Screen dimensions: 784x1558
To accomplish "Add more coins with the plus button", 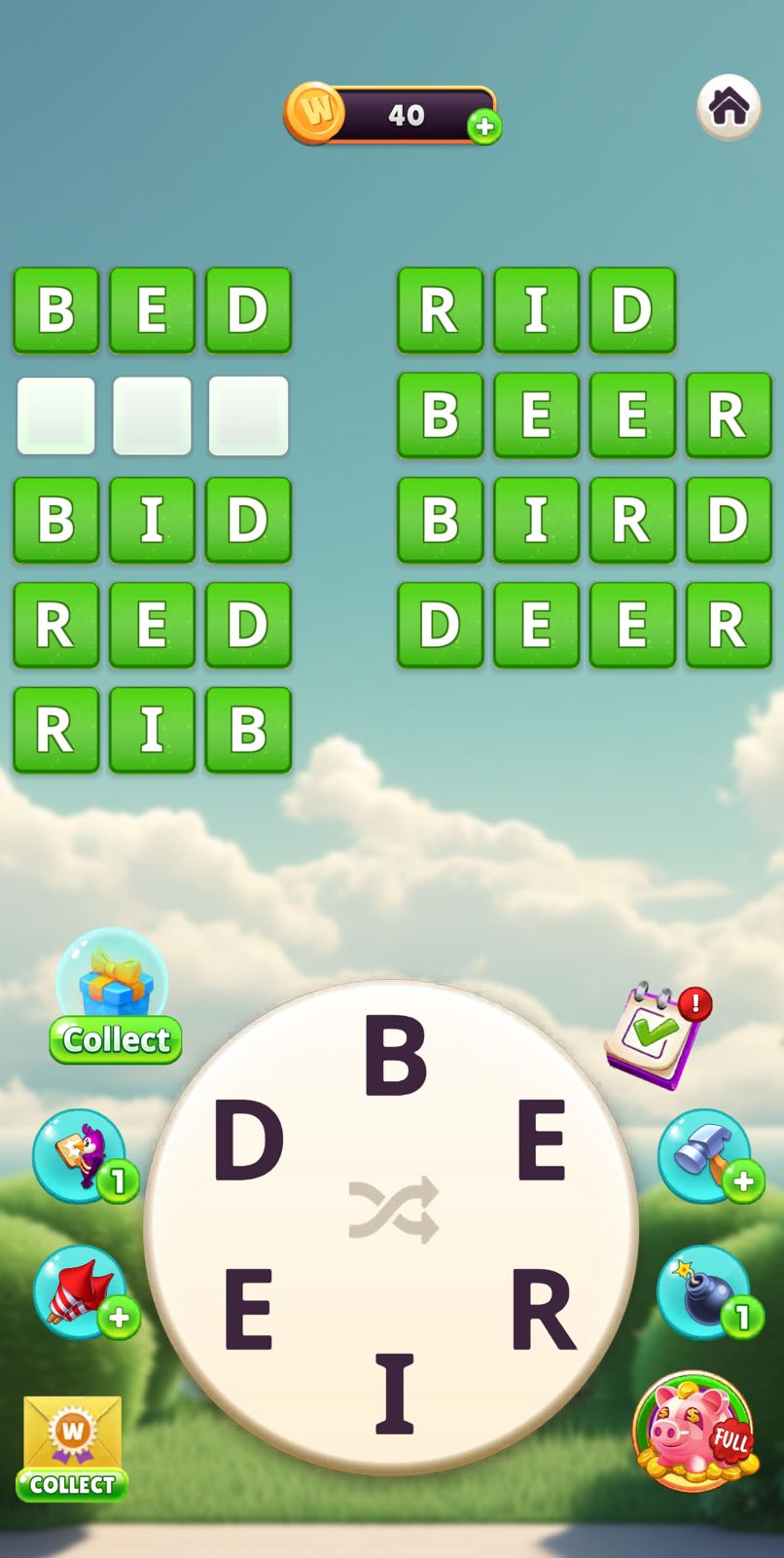I will click(484, 127).
